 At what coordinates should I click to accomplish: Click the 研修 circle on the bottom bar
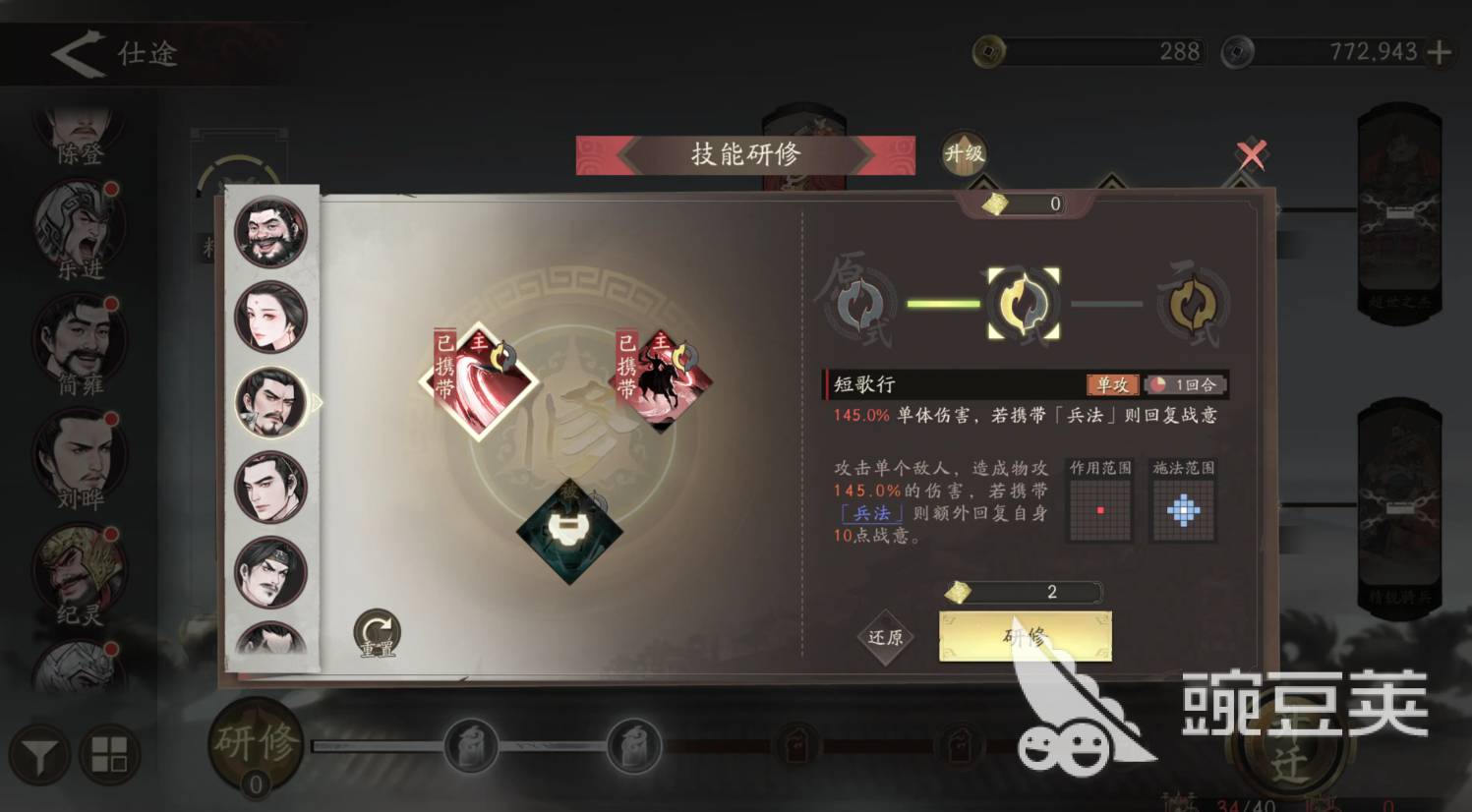tap(256, 742)
